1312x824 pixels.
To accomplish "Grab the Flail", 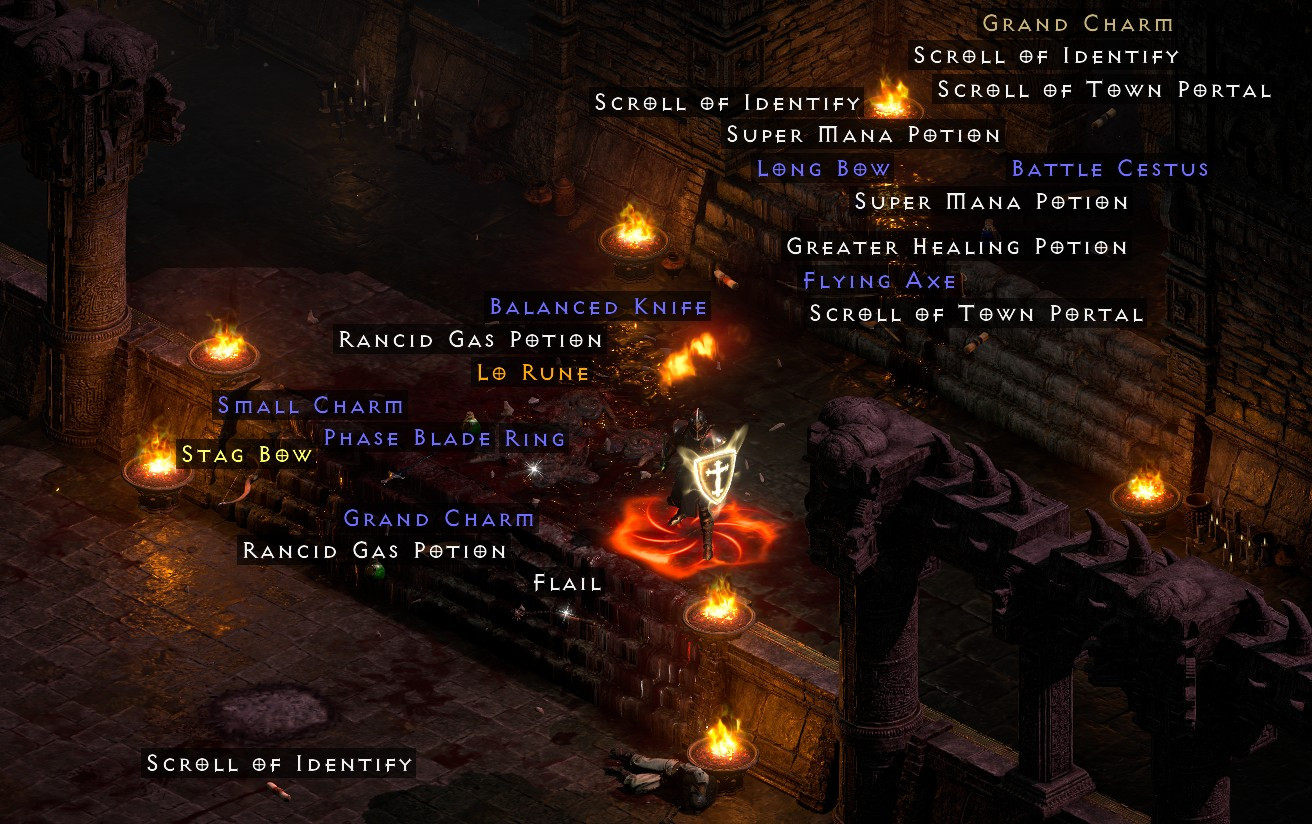I will (x=565, y=583).
